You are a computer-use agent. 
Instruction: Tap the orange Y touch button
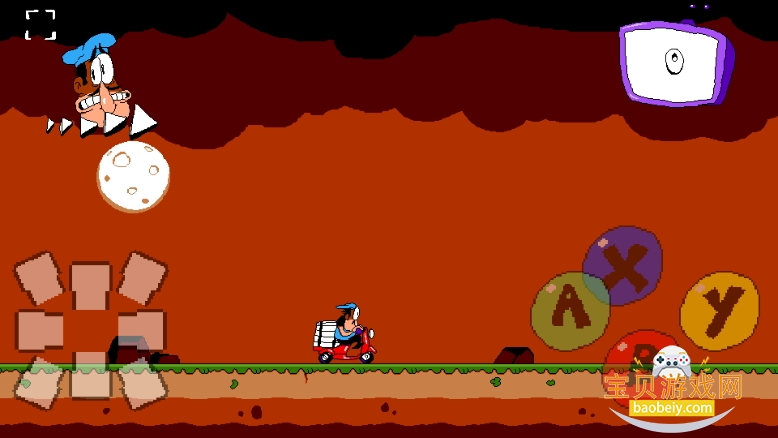(719, 311)
